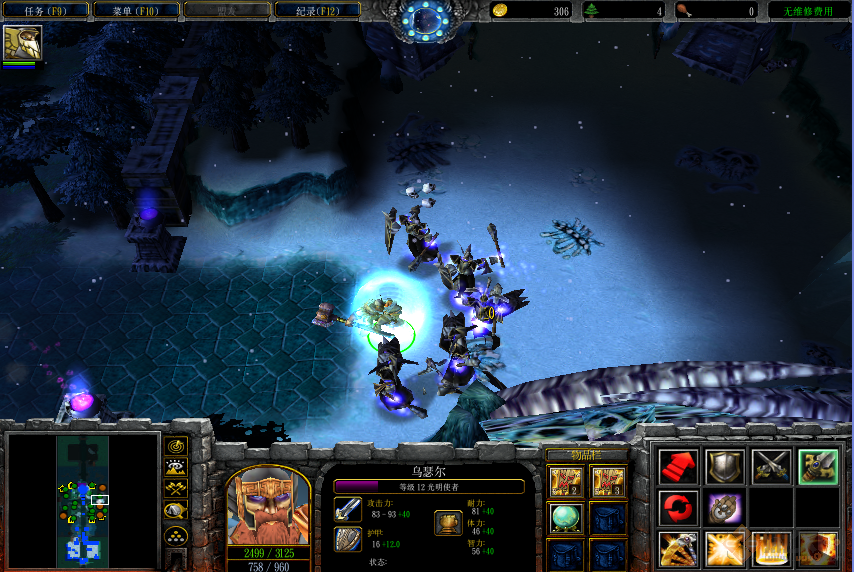Use the tome item with charge 3
Image resolution: width=854 pixels, height=572 pixels.
tap(607, 482)
